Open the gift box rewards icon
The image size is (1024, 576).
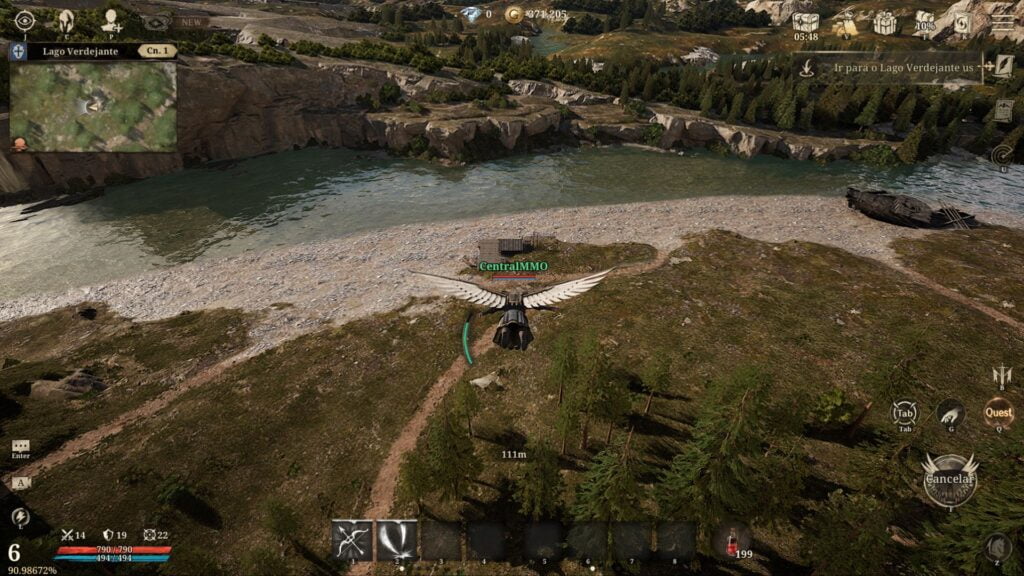[884, 22]
